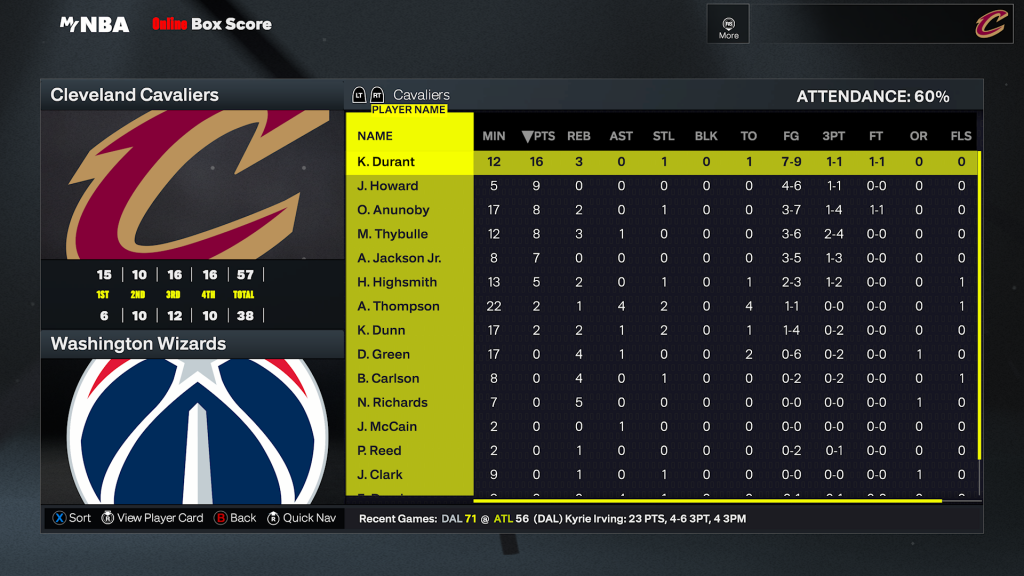Select the H. Highsmith row
The width and height of the screenshot is (1024, 576).
tap(397, 282)
